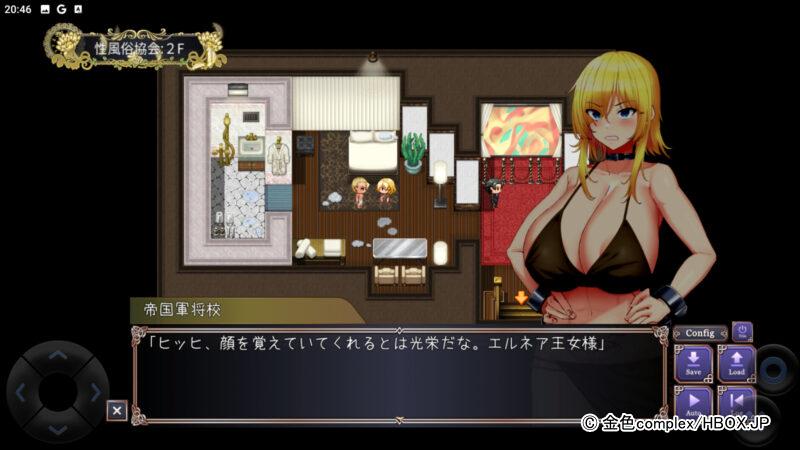This screenshot has width=800, height=450.
Task: Advance the dialogue by clicking the message box
Action: coord(398,375)
